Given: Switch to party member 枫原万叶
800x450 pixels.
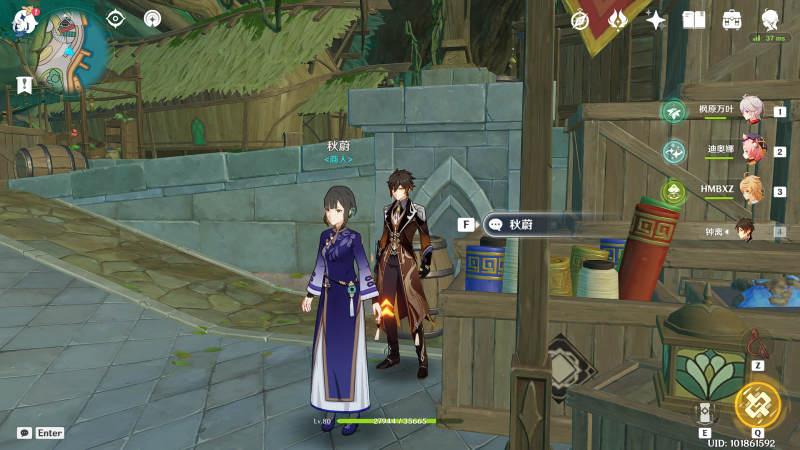Looking at the screenshot, I should click(x=749, y=110).
